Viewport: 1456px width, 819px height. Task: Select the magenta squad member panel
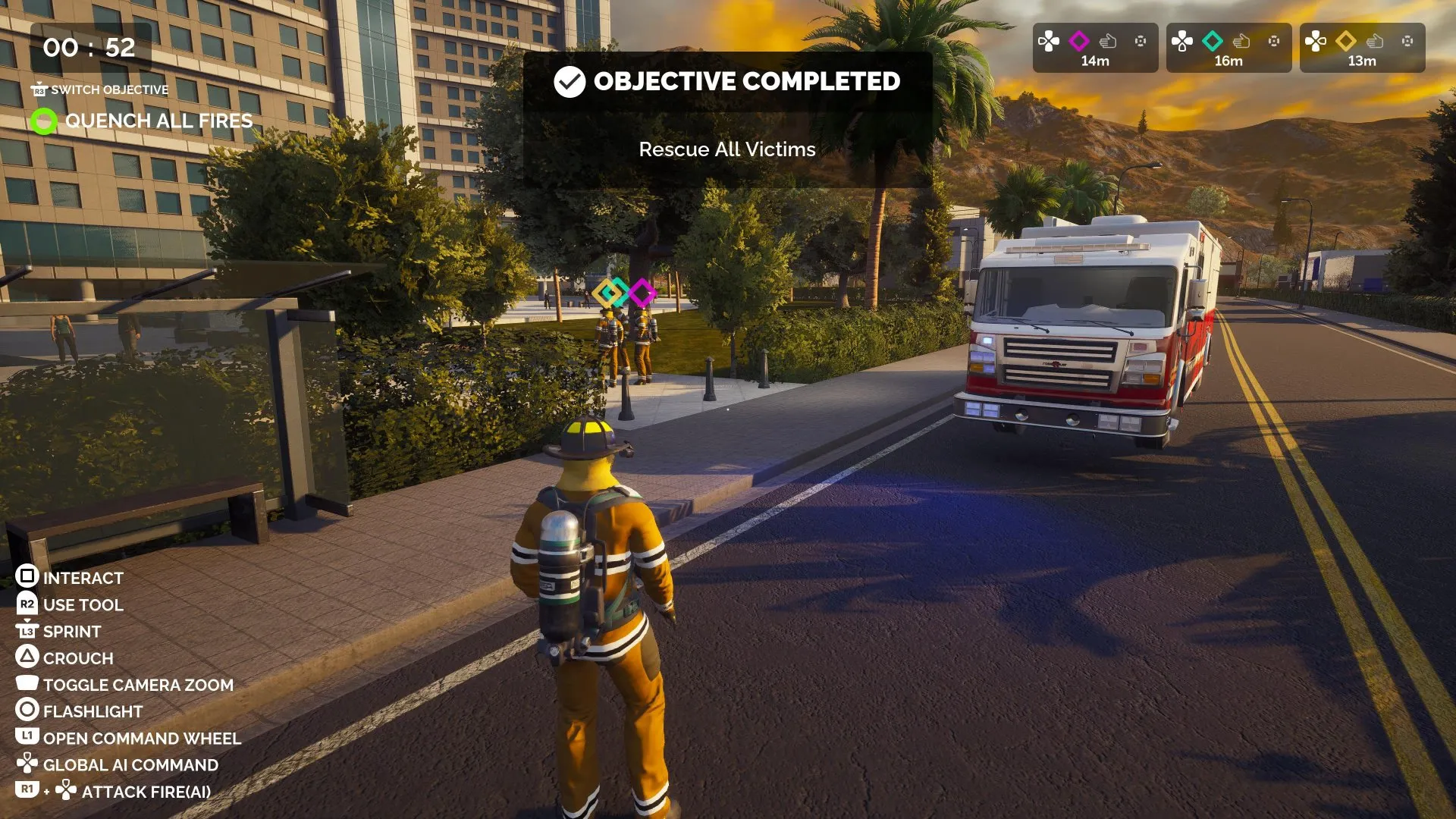[1095, 49]
